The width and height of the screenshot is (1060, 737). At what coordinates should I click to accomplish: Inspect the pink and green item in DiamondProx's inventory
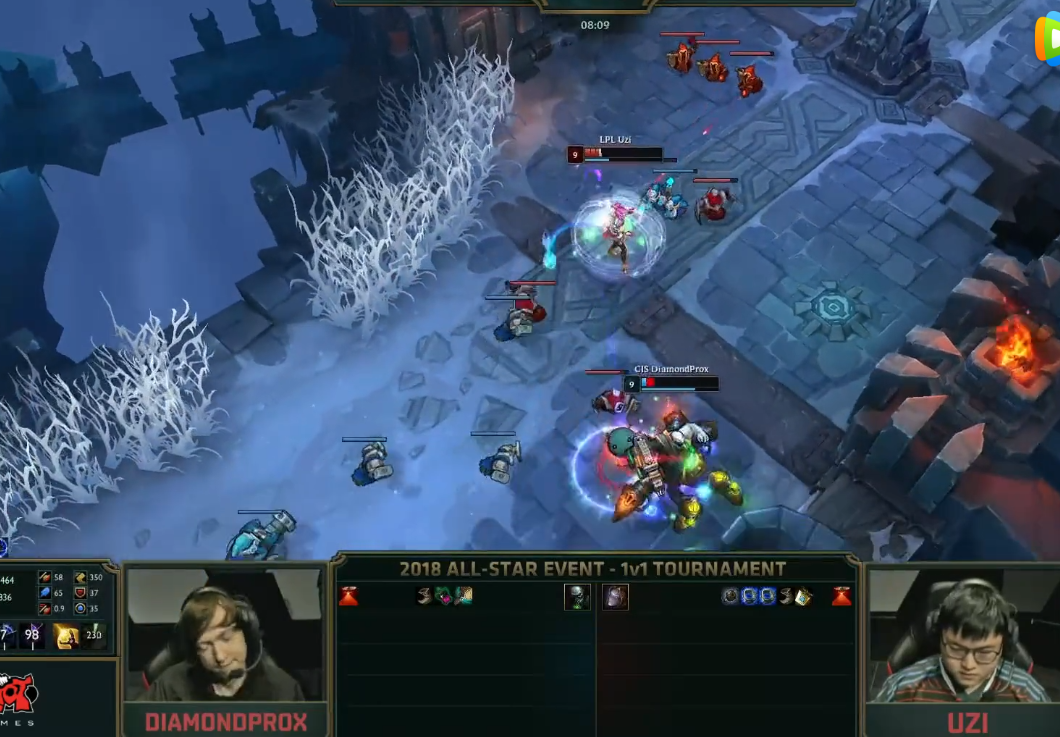pyautogui.click(x=443, y=596)
